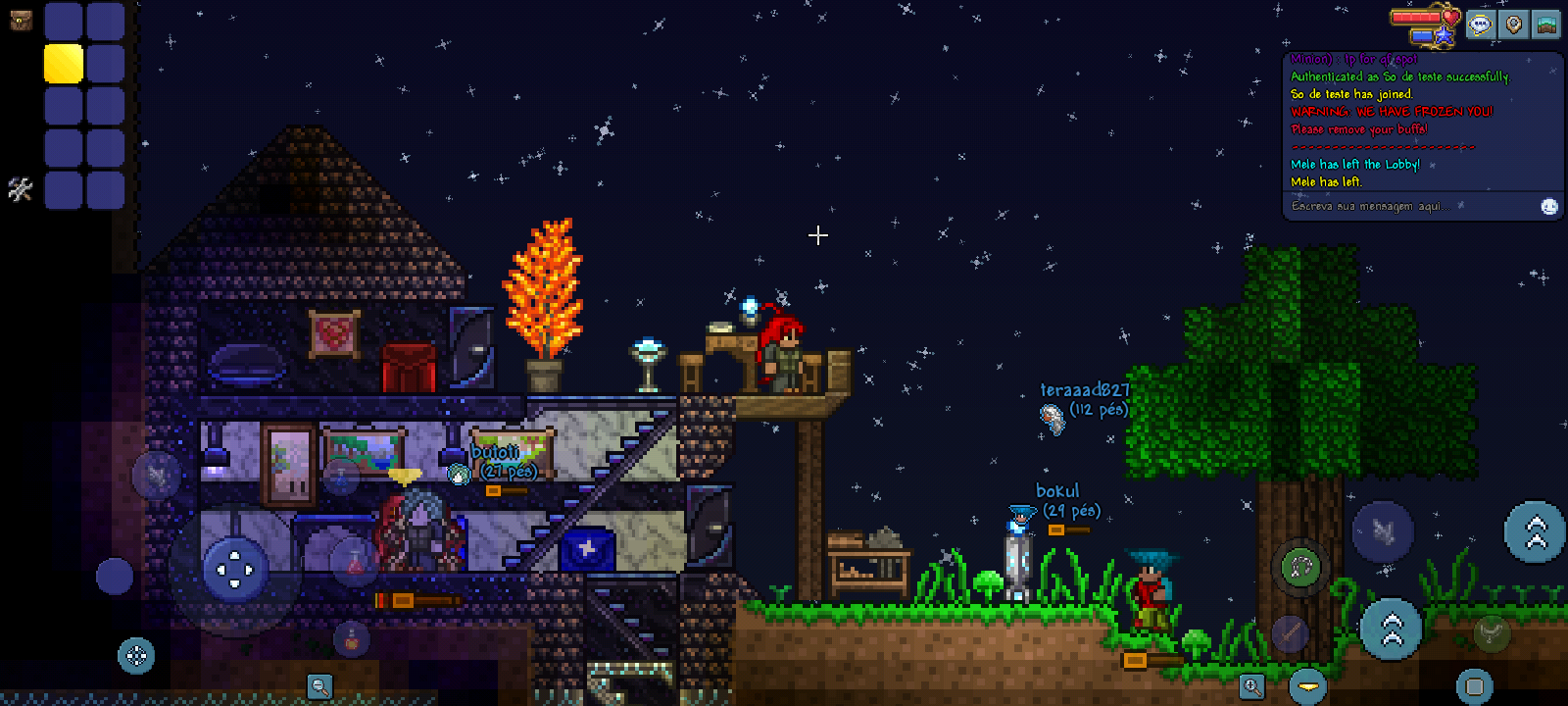The width and height of the screenshot is (1568, 706).
Task: Tap the square interact button
Action: pyautogui.click(x=1474, y=685)
